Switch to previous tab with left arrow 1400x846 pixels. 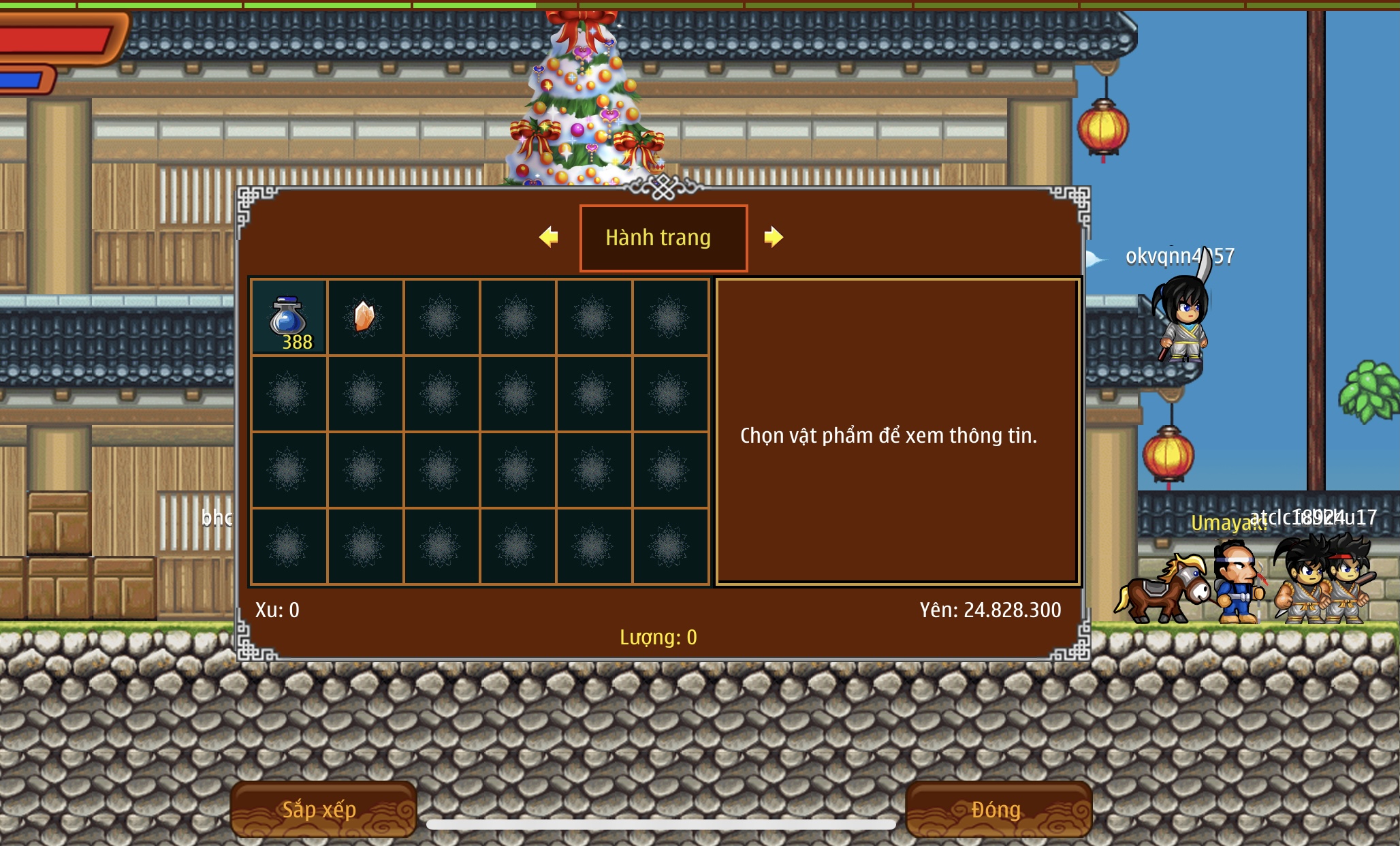pyautogui.click(x=548, y=237)
